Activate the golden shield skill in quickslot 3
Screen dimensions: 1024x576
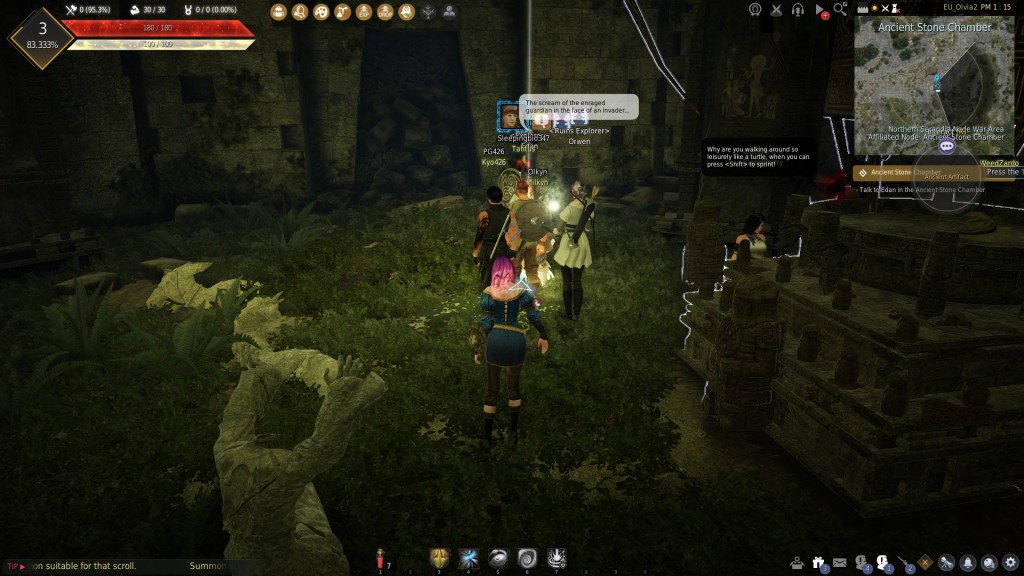[x=438, y=558]
